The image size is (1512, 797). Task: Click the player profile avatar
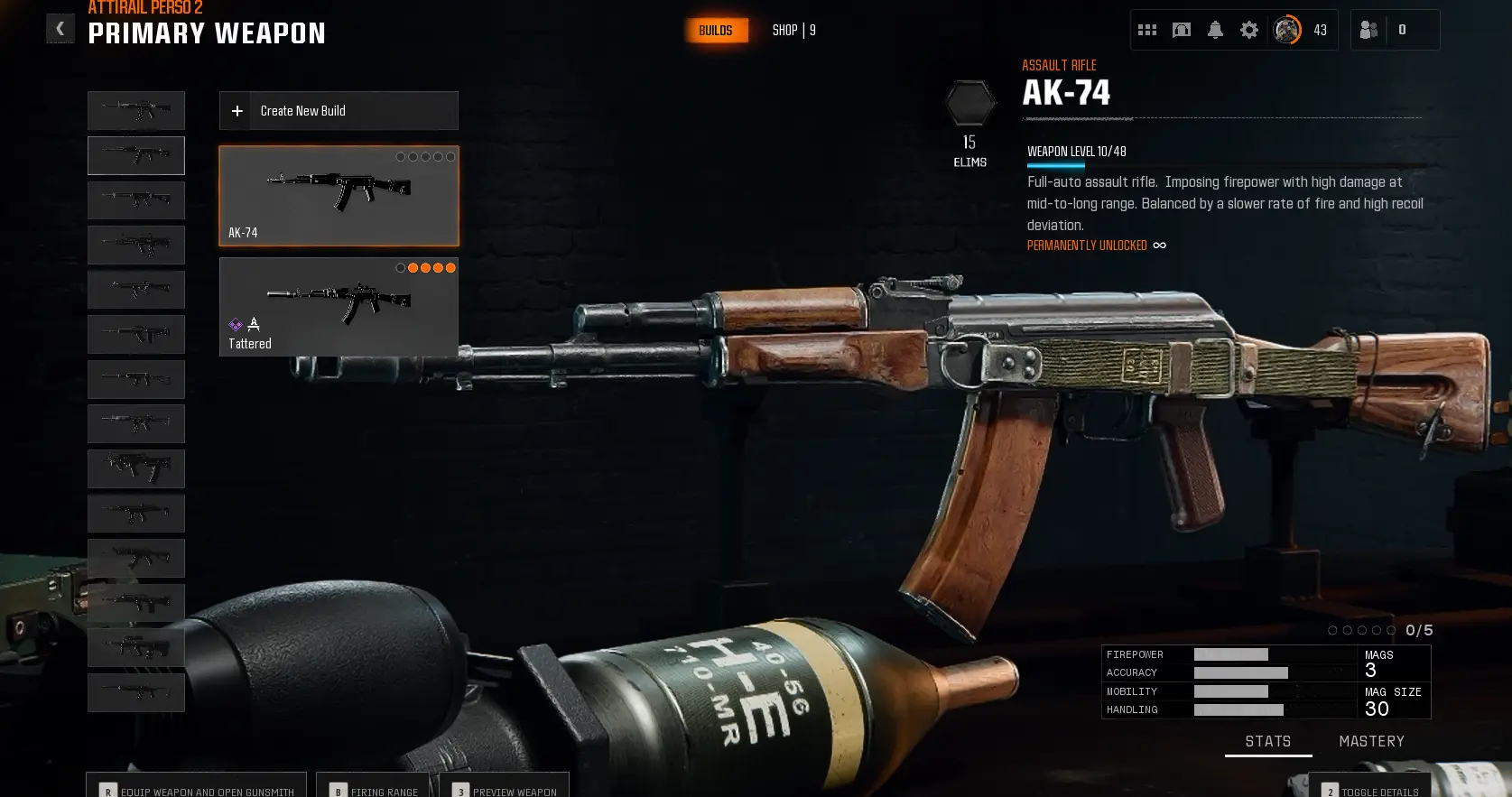[1287, 30]
